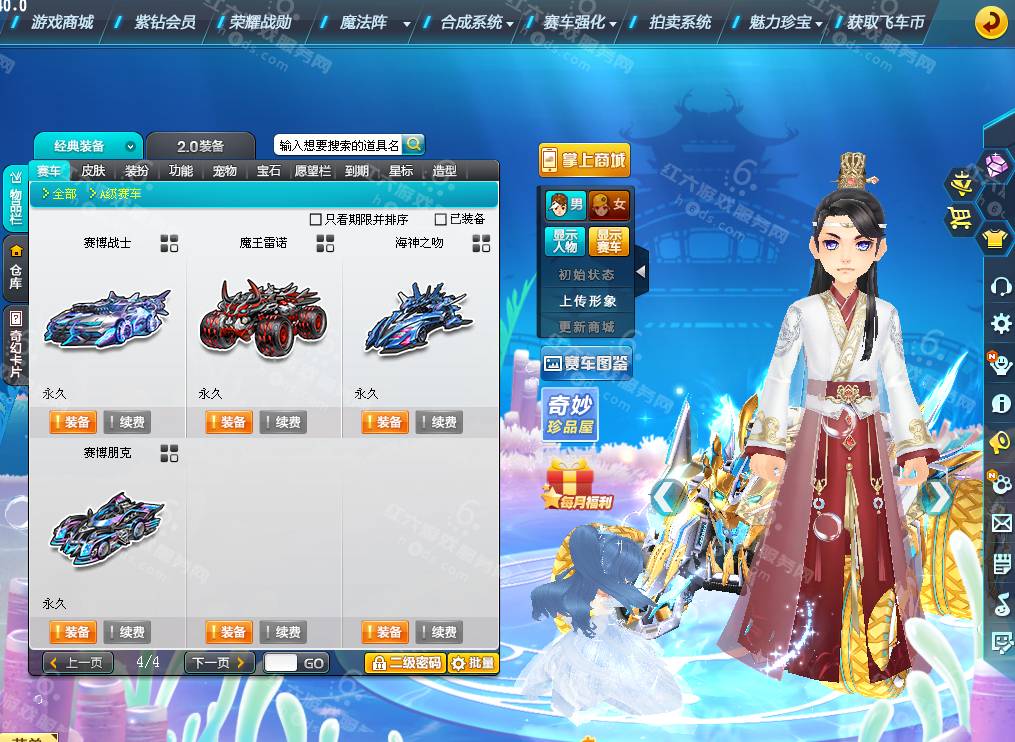Select the 皮肤 skin category tab
The image size is (1015, 742).
(93, 171)
